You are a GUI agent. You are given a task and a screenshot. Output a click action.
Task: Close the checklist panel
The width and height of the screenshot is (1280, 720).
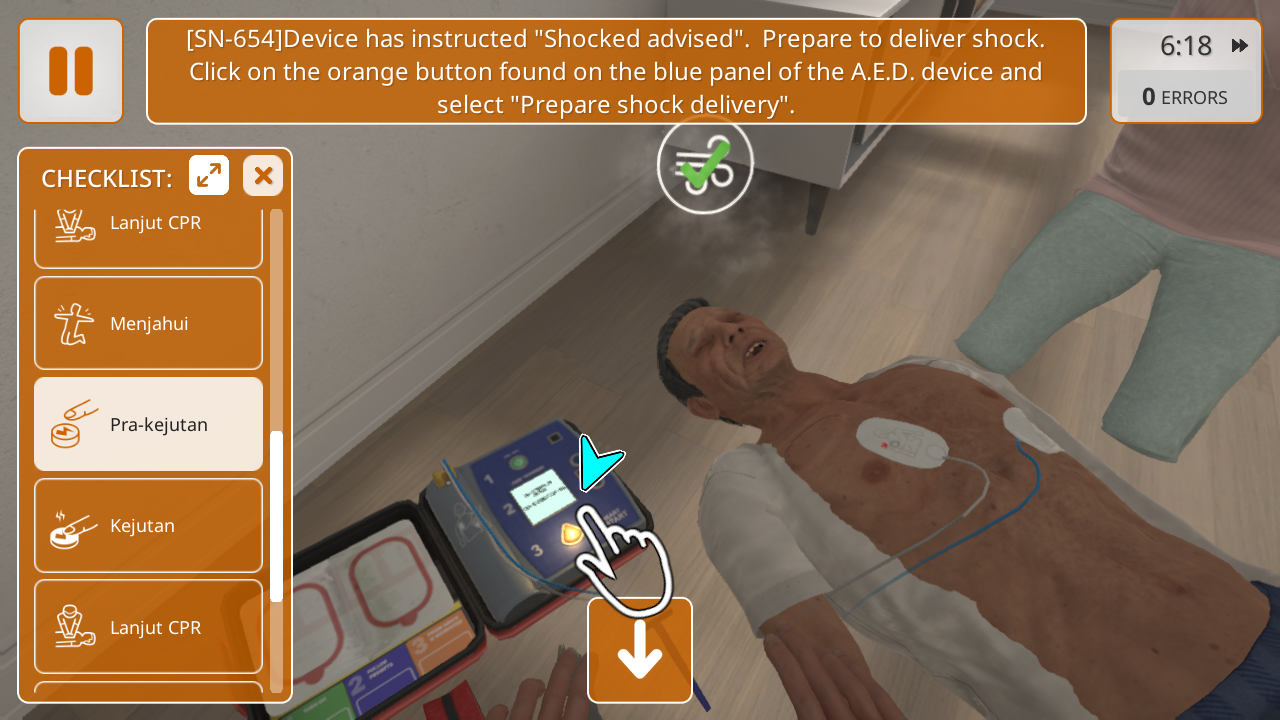pyautogui.click(x=263, y=176)
